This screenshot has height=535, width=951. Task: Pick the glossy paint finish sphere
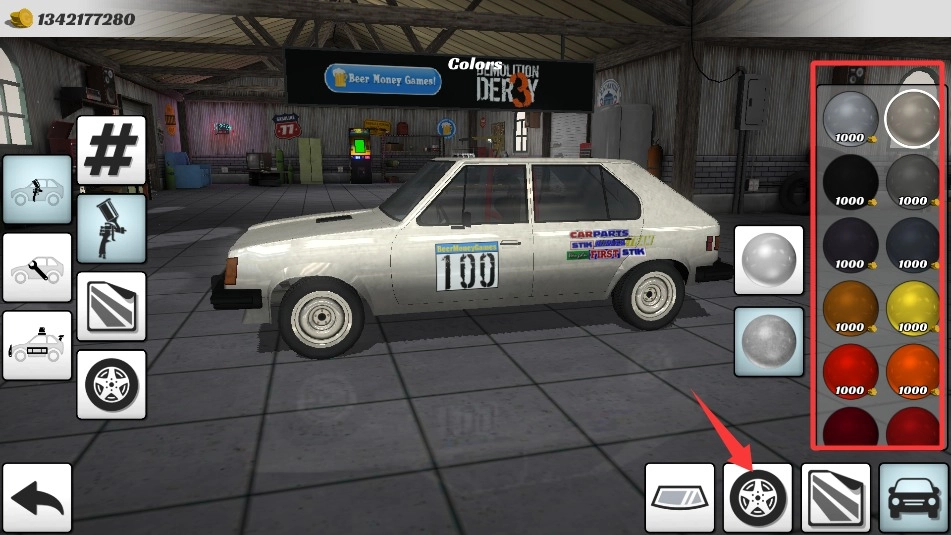769,260
